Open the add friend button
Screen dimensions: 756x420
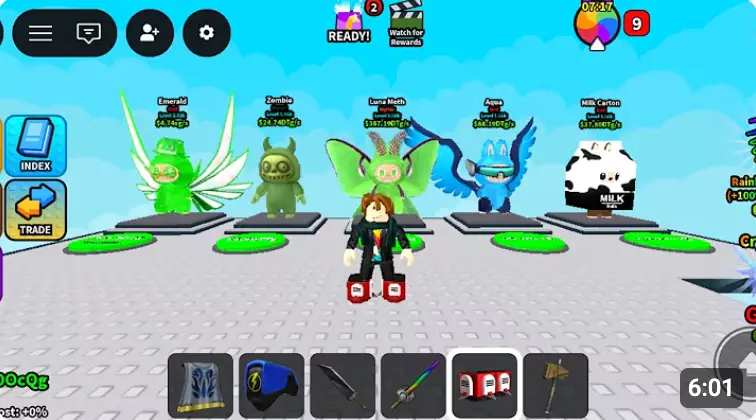150,33
